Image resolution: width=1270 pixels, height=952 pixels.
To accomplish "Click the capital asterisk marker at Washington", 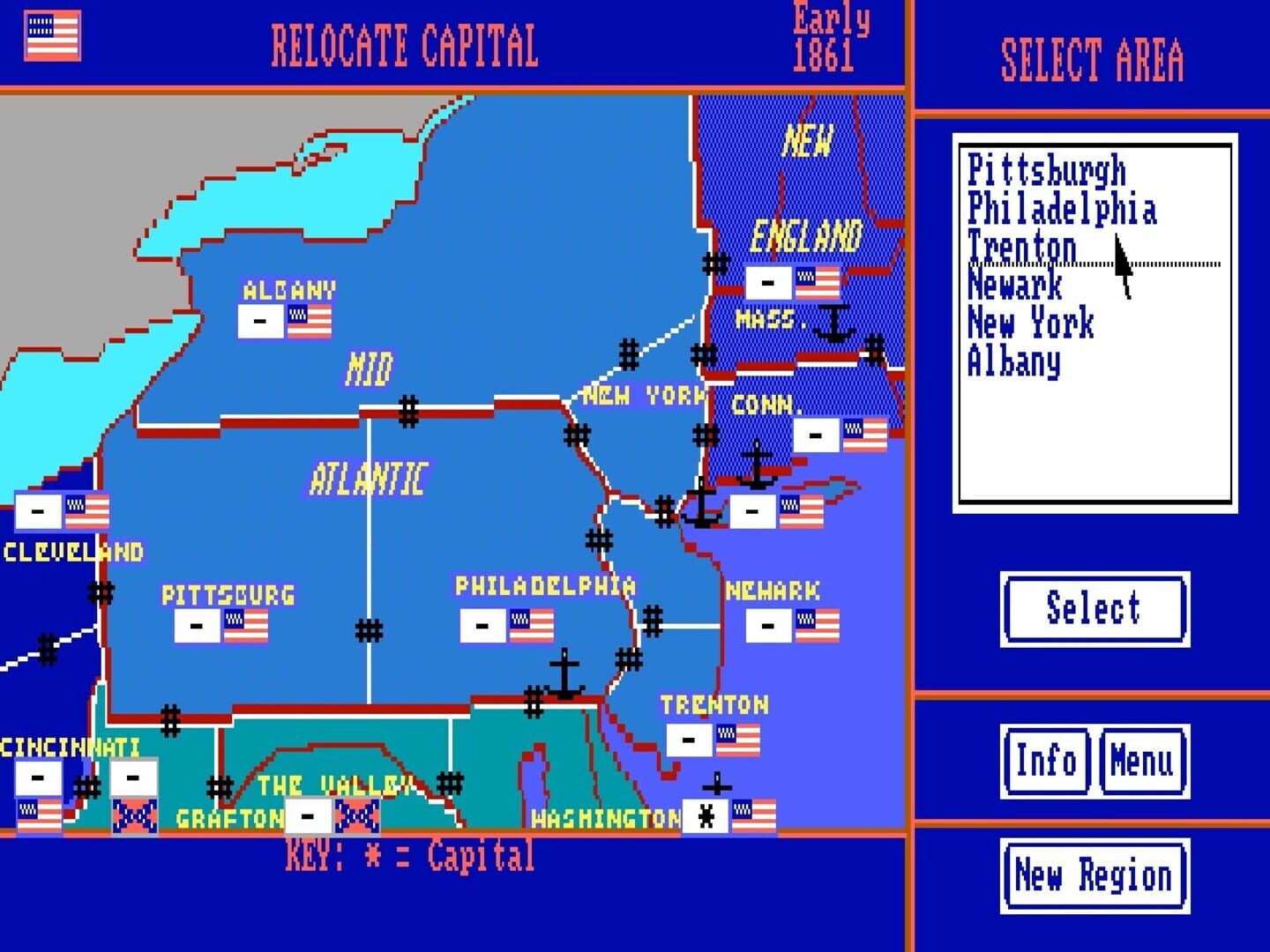I will click(x=706, y=814).
